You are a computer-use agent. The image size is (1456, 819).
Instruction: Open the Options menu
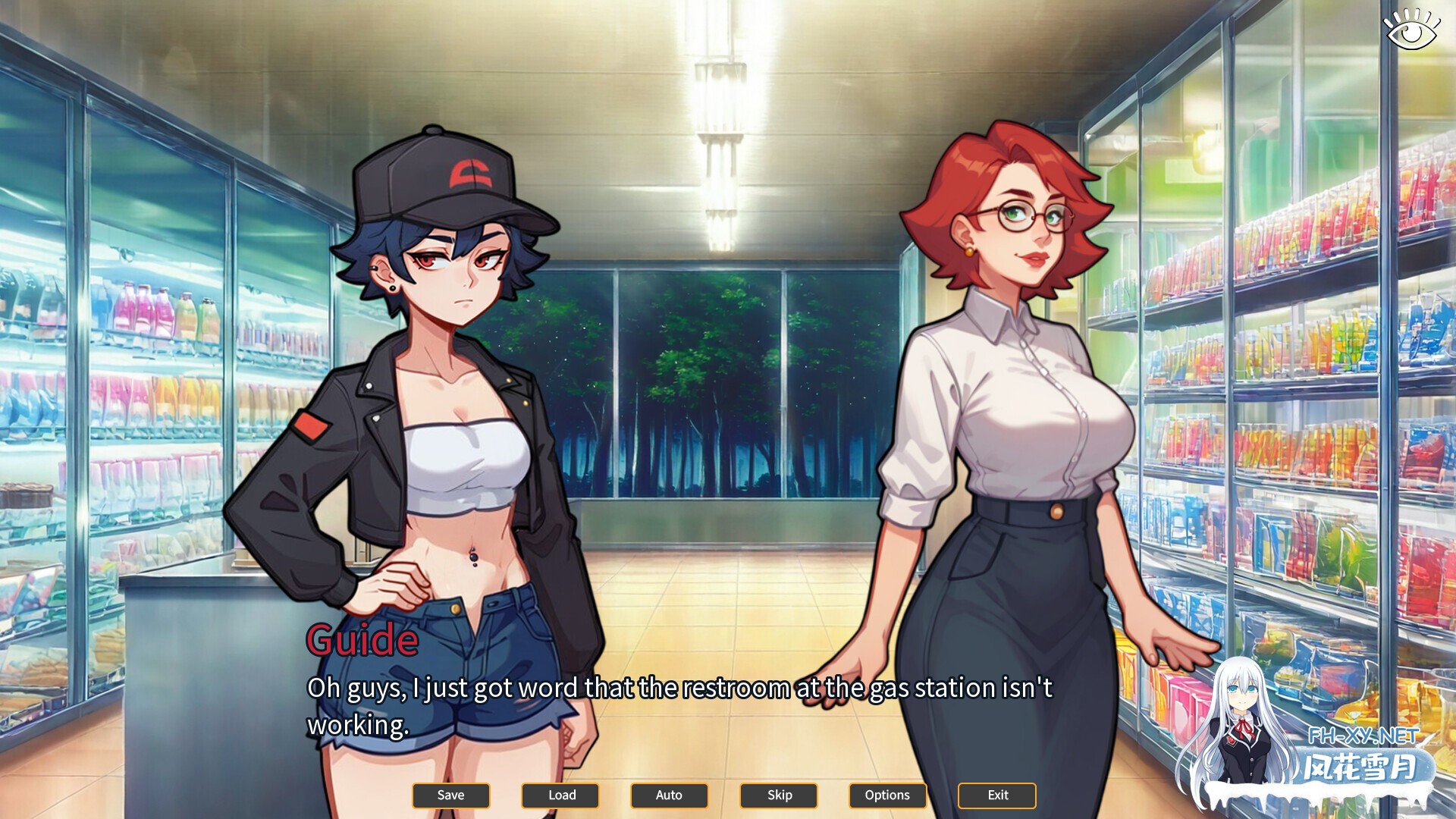tap(887, 795)
